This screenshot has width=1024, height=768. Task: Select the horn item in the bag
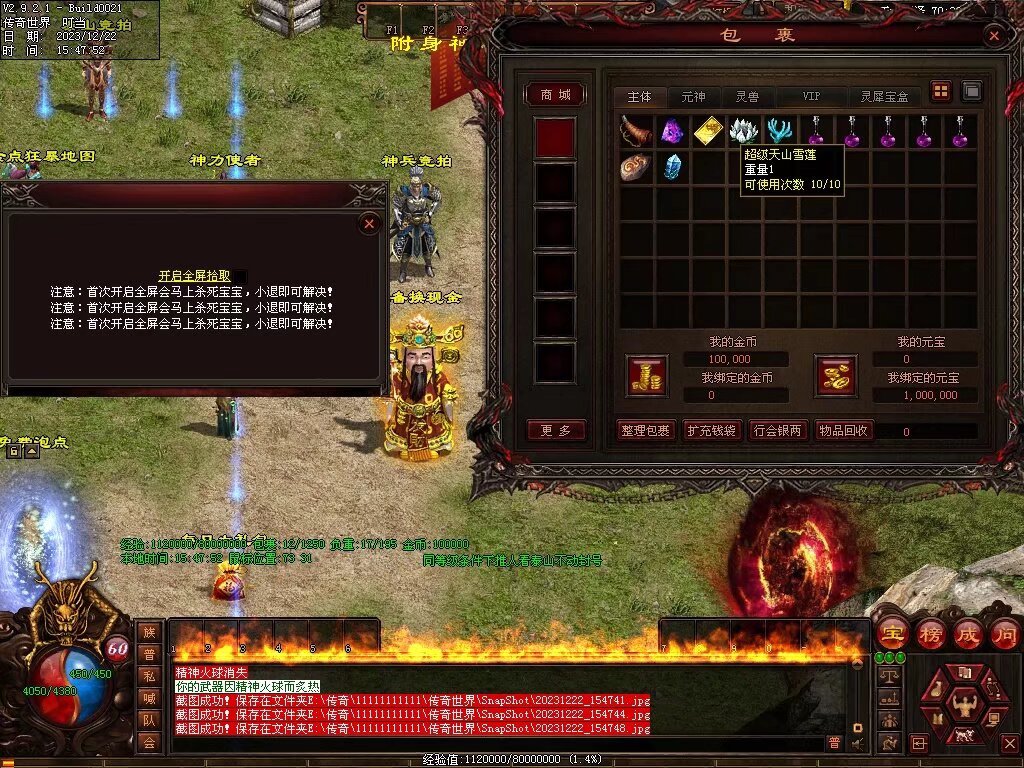636,130
